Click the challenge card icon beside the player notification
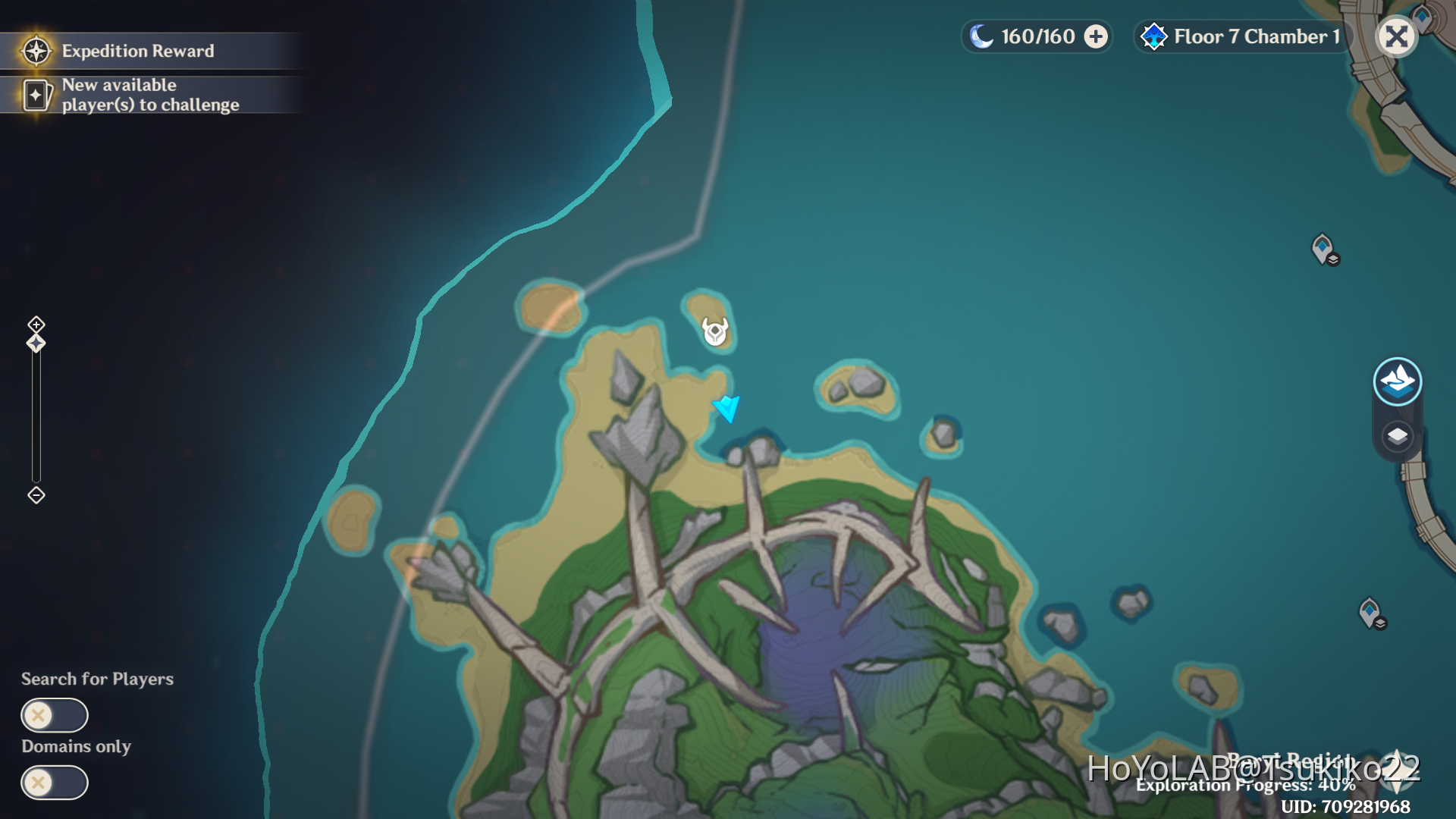Screen dimensions: 1456x819 tap(35, 95)
